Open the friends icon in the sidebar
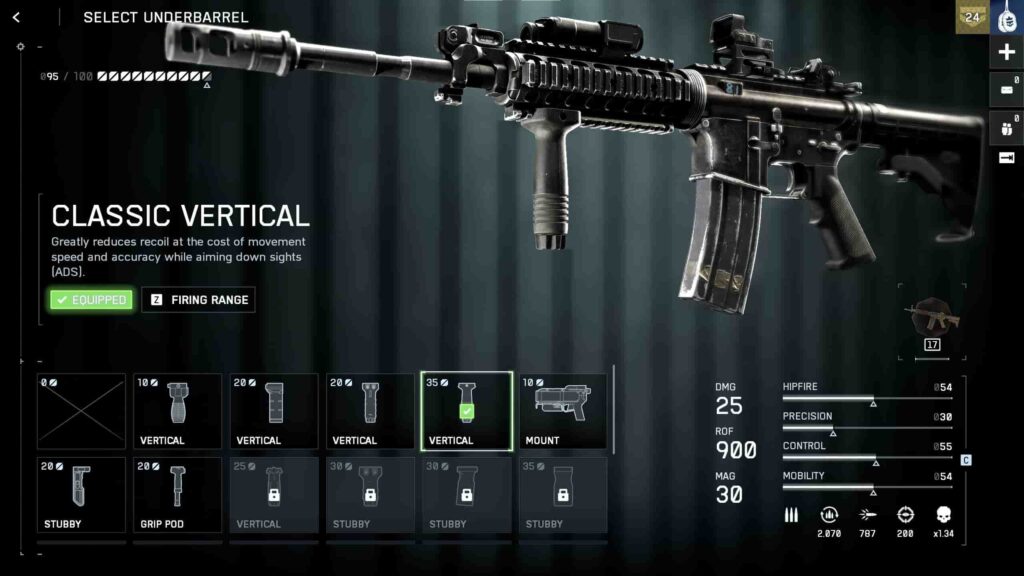Viewport: 1024px width, 576px height. pyautogui.click(x=1006, y=127)
